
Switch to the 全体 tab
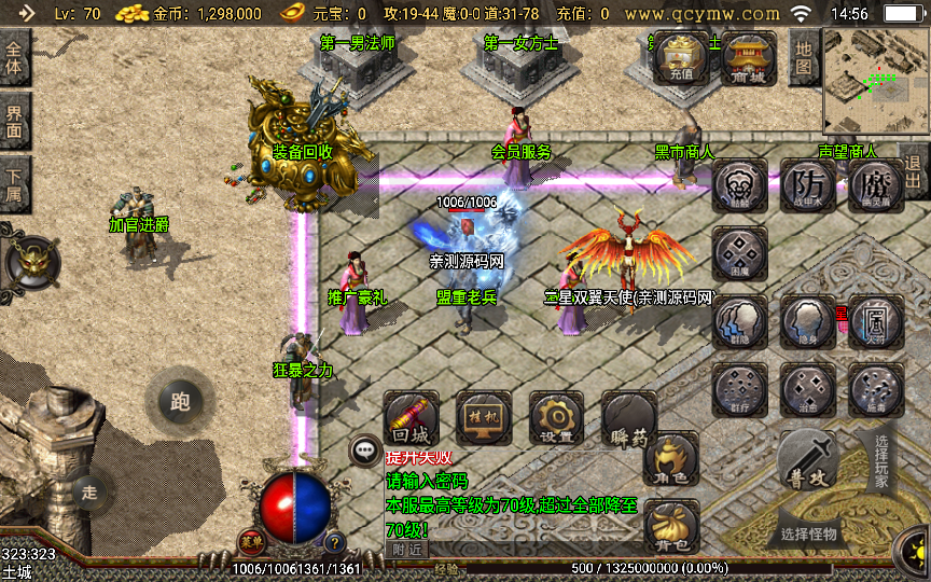click(x=15, y=58)
